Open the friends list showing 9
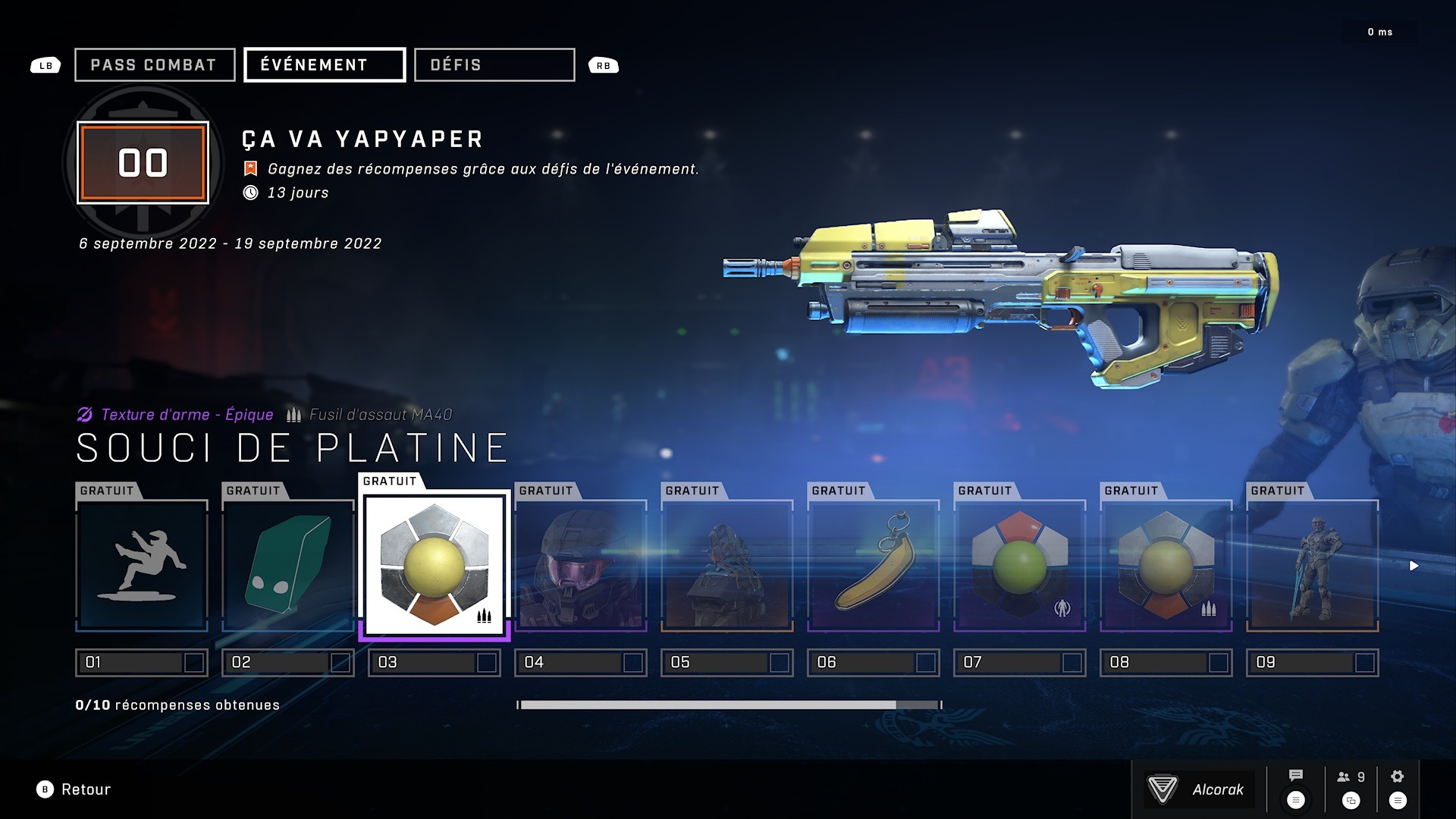 [x=1351, y=777]
